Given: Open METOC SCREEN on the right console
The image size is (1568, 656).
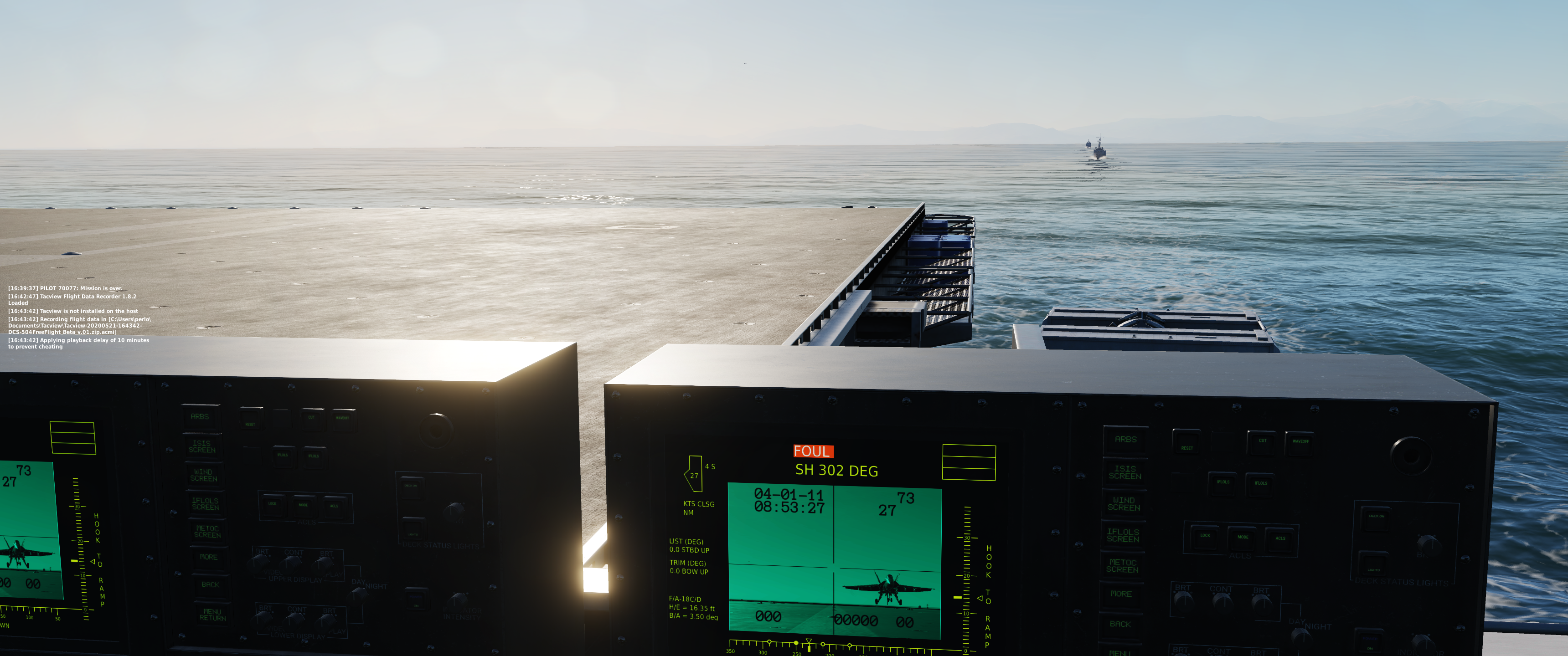Looking at the screenshot, I should pos(1122,567).
